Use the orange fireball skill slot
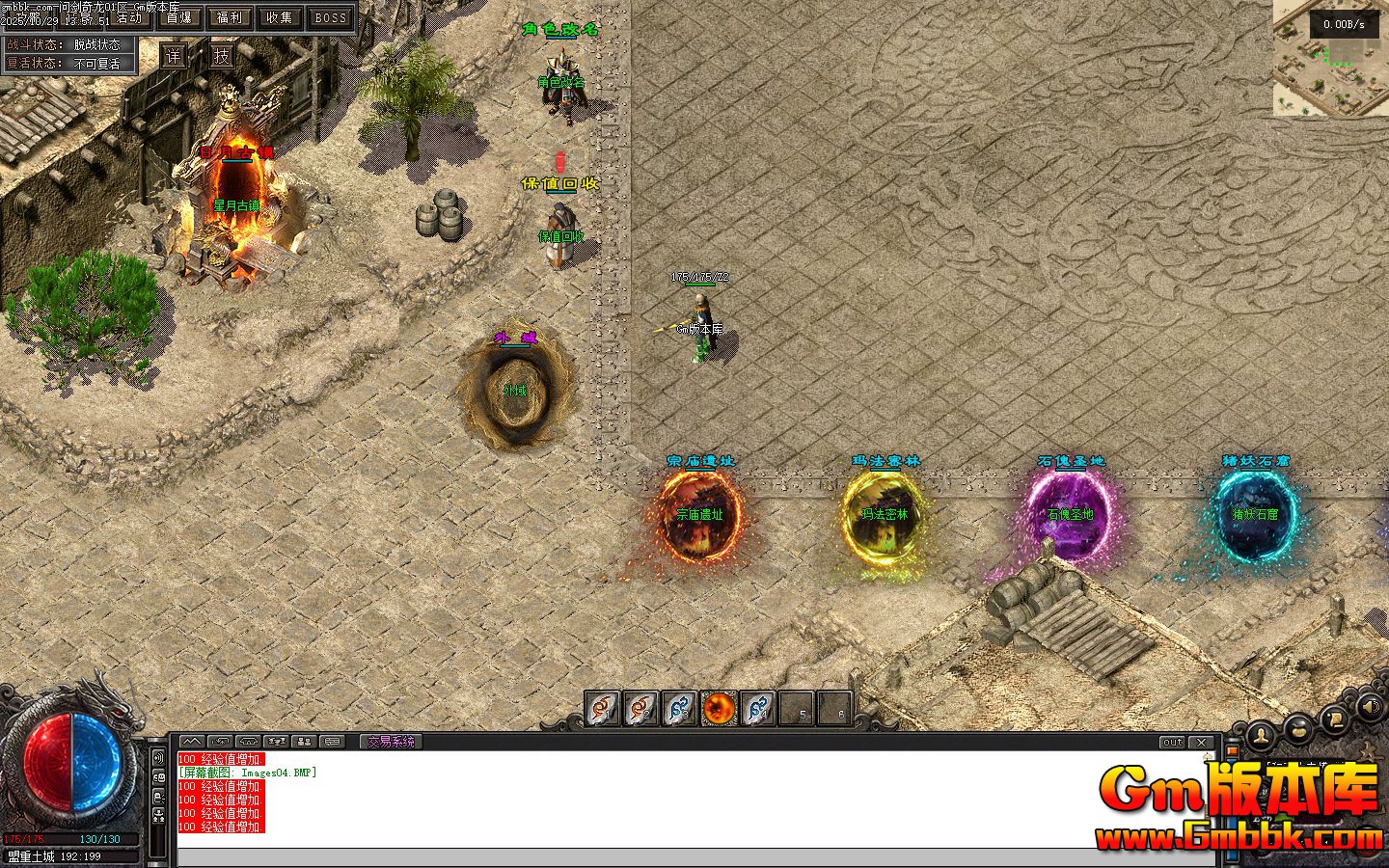1389x868 pixels. [x=719, y=709]
